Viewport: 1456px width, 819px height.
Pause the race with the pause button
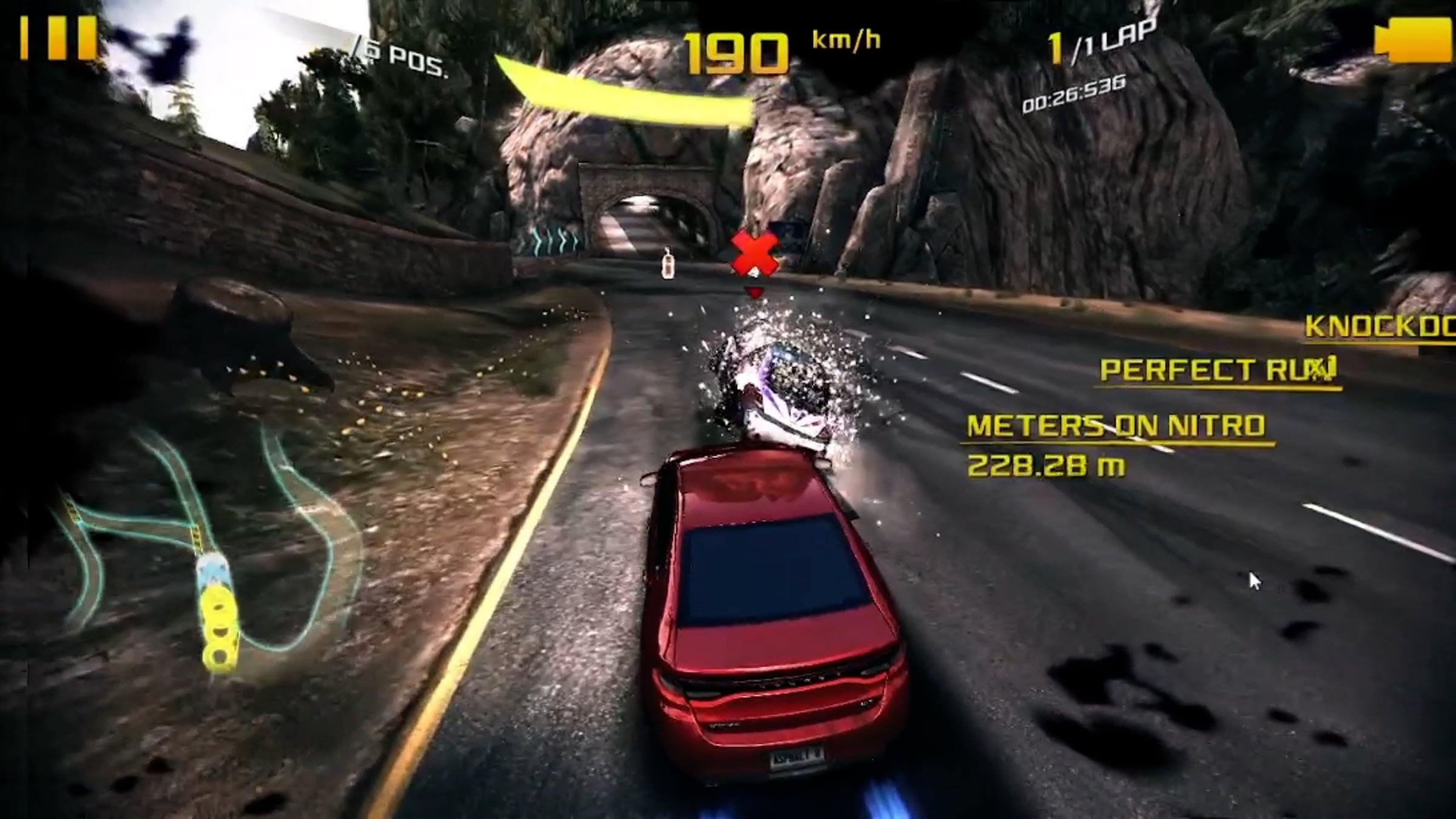click(x=58, y=38)
